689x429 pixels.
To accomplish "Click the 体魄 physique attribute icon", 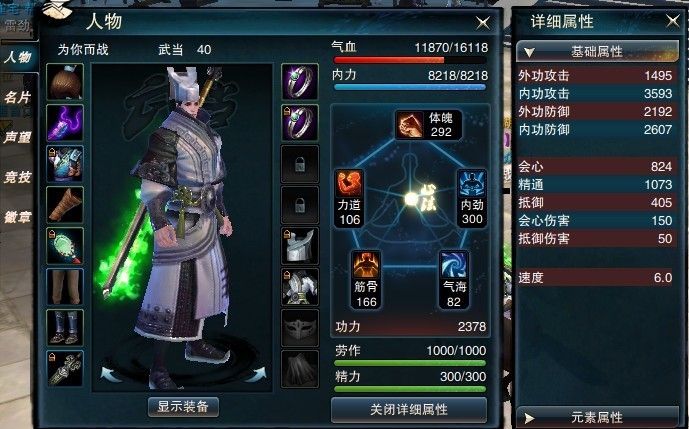I will click(x=409, y=124).
